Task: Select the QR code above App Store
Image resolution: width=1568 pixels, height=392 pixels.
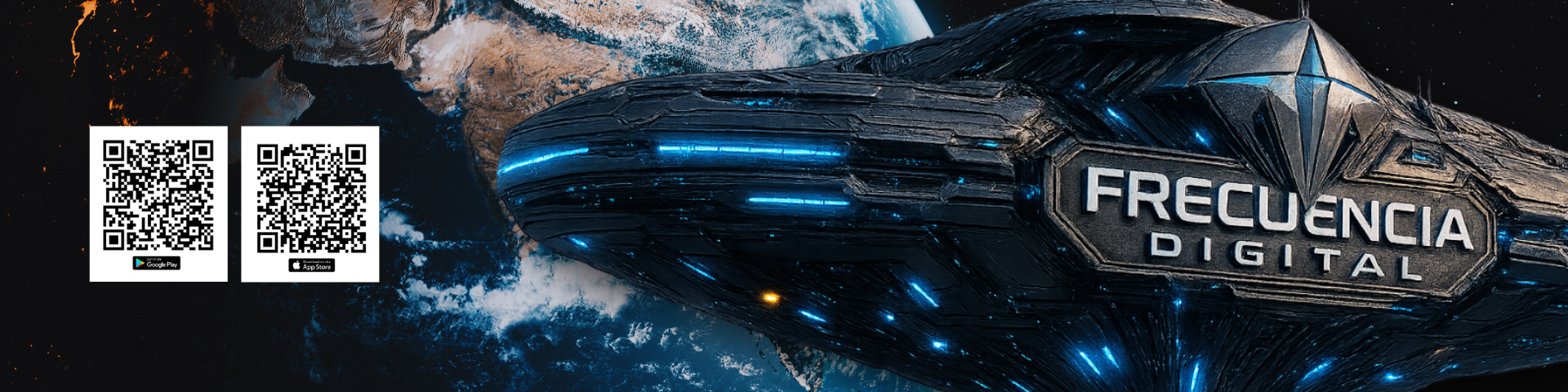Action: [x=311, y=198]
